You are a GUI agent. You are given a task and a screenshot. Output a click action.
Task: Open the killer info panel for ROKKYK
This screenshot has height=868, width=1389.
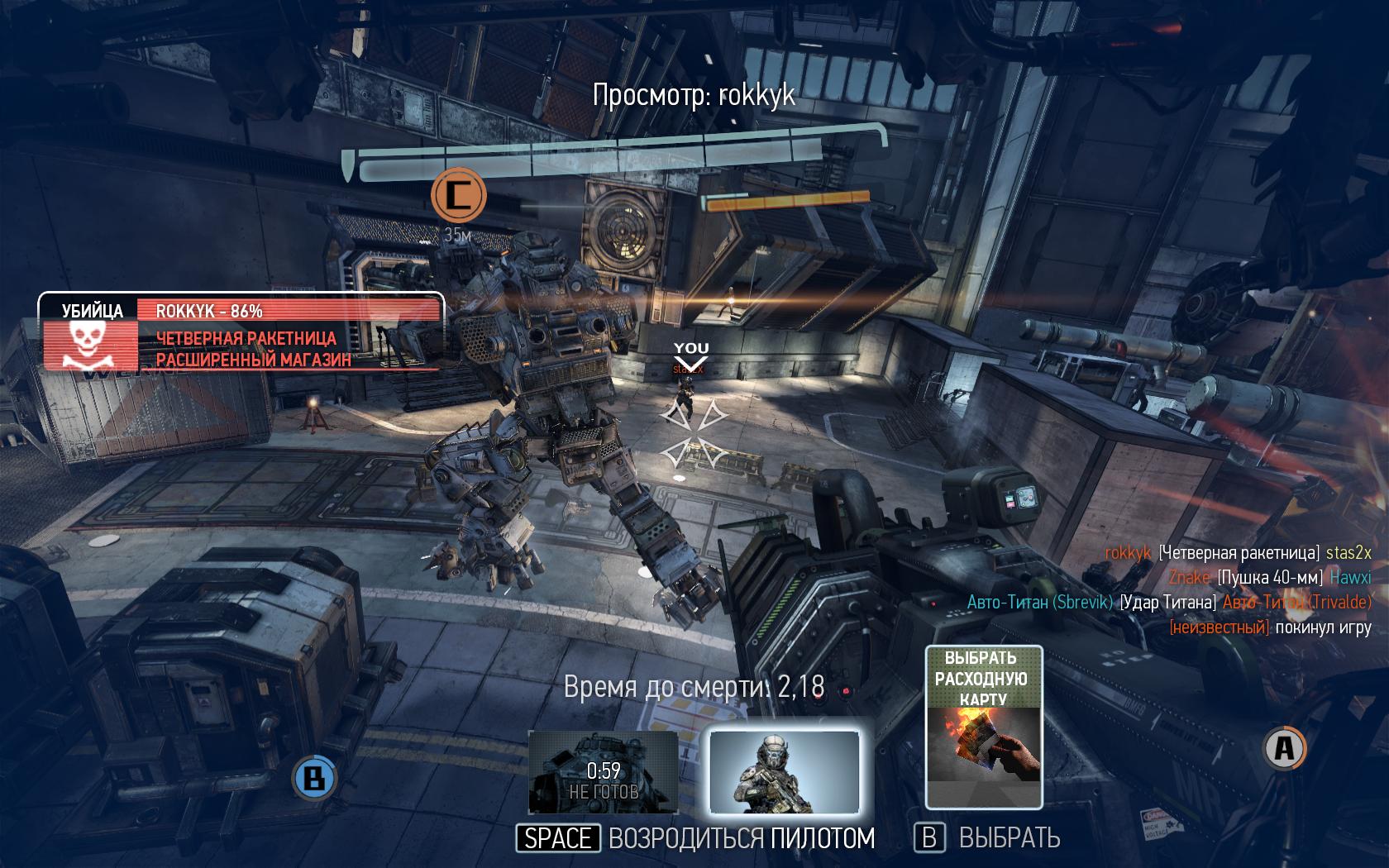pyautogui.click(x=241, y=334)
